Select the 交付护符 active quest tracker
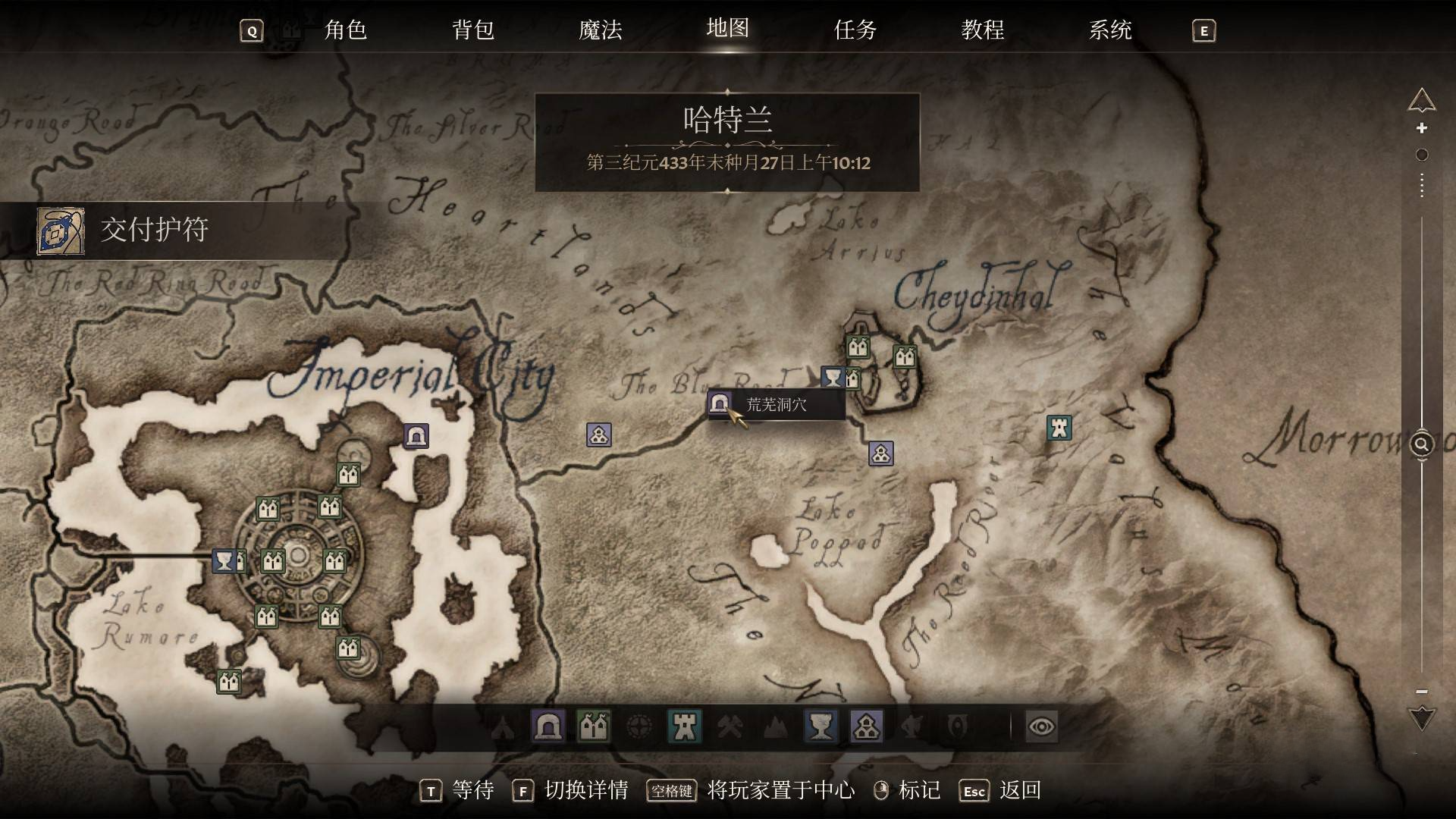The image size is (1456, 819). 155,230
